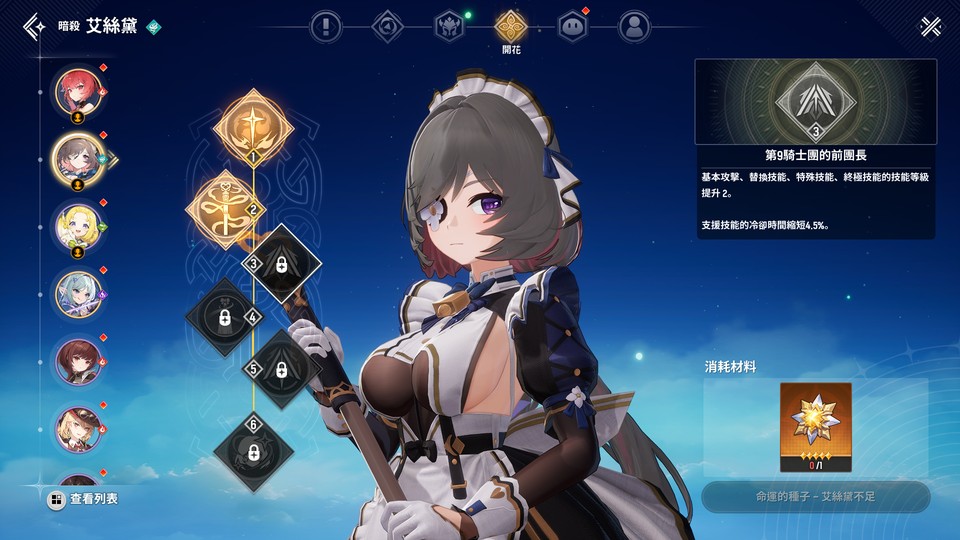Screen dimensions: 960x540
Task: Open the helmet equipment tab
Action: pos(449,26)
